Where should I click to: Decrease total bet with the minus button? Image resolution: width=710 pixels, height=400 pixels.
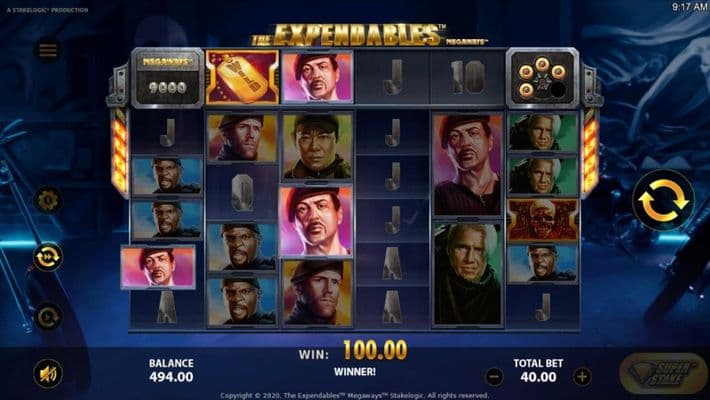coord(494,377)
